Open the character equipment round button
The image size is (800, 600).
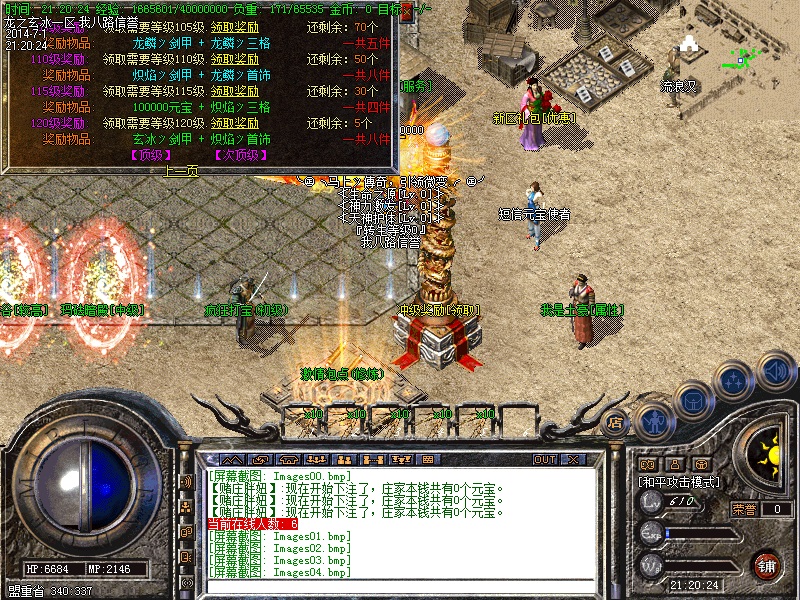tap(652, 421)
